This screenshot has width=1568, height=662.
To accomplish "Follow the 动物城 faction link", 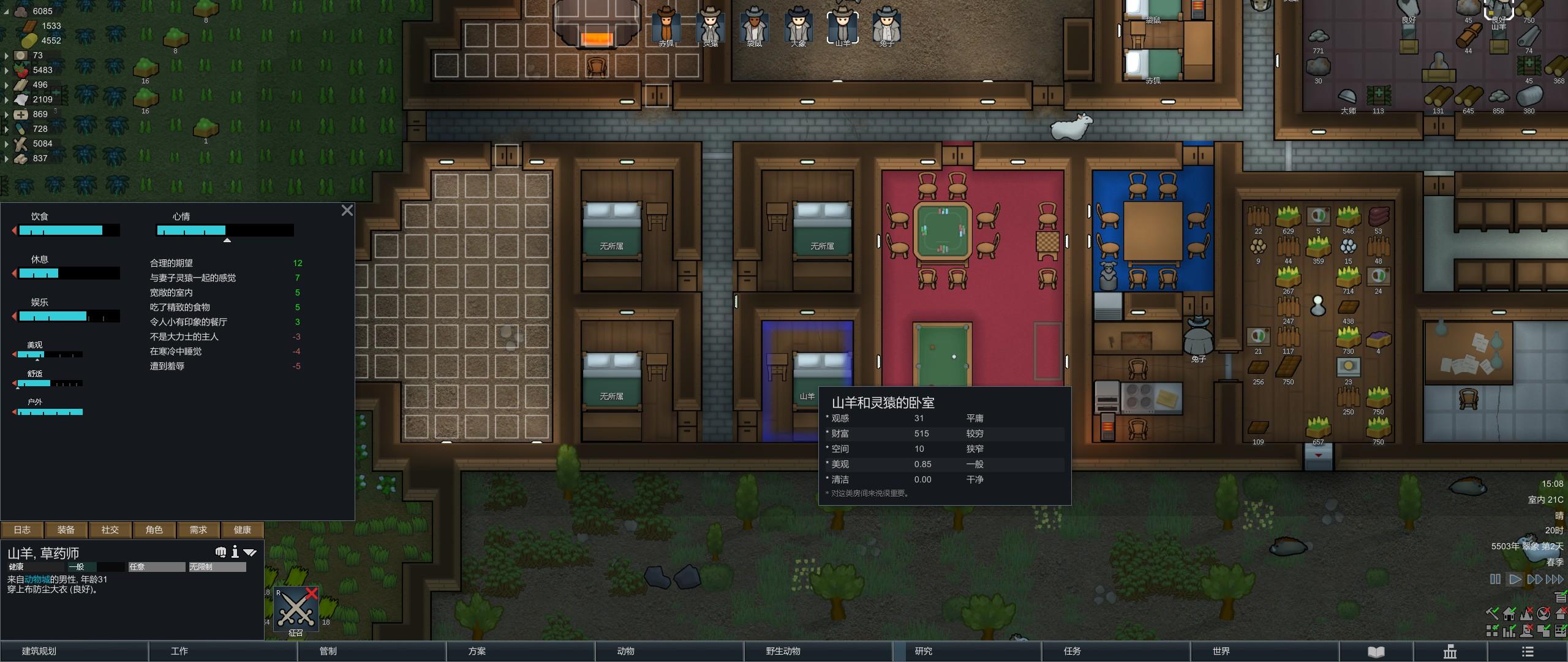I will tap(37, 579).
